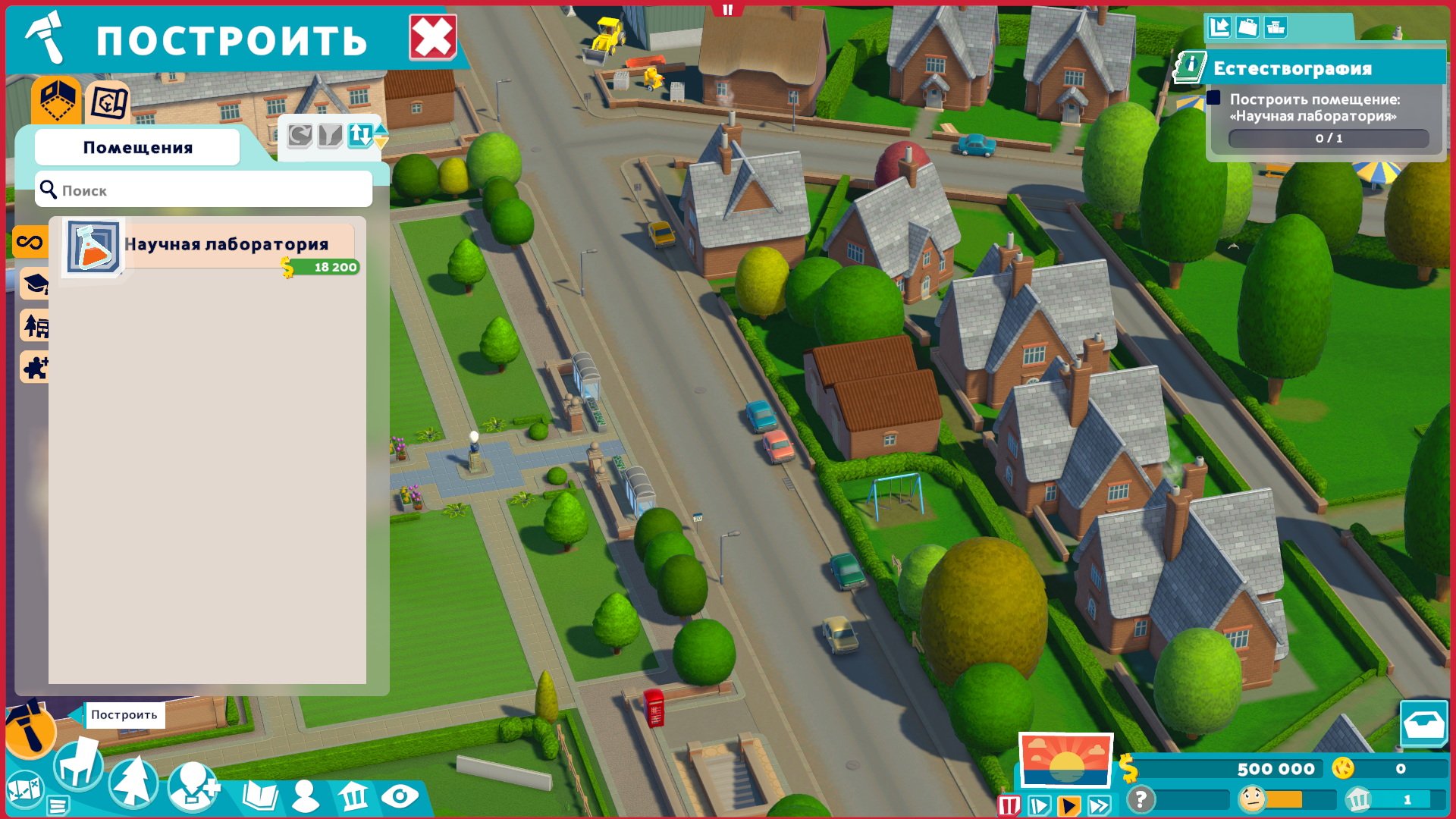Open the campus map button
The height and width of the screenshot is (819, 1456).
[24, 789]
